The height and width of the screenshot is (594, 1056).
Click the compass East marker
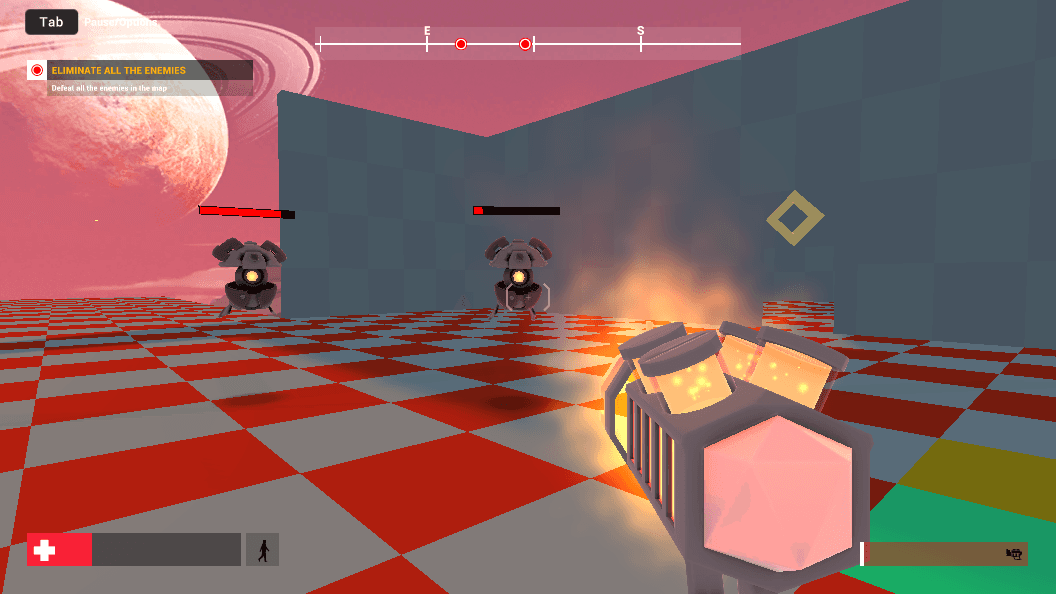coord(427,32)
